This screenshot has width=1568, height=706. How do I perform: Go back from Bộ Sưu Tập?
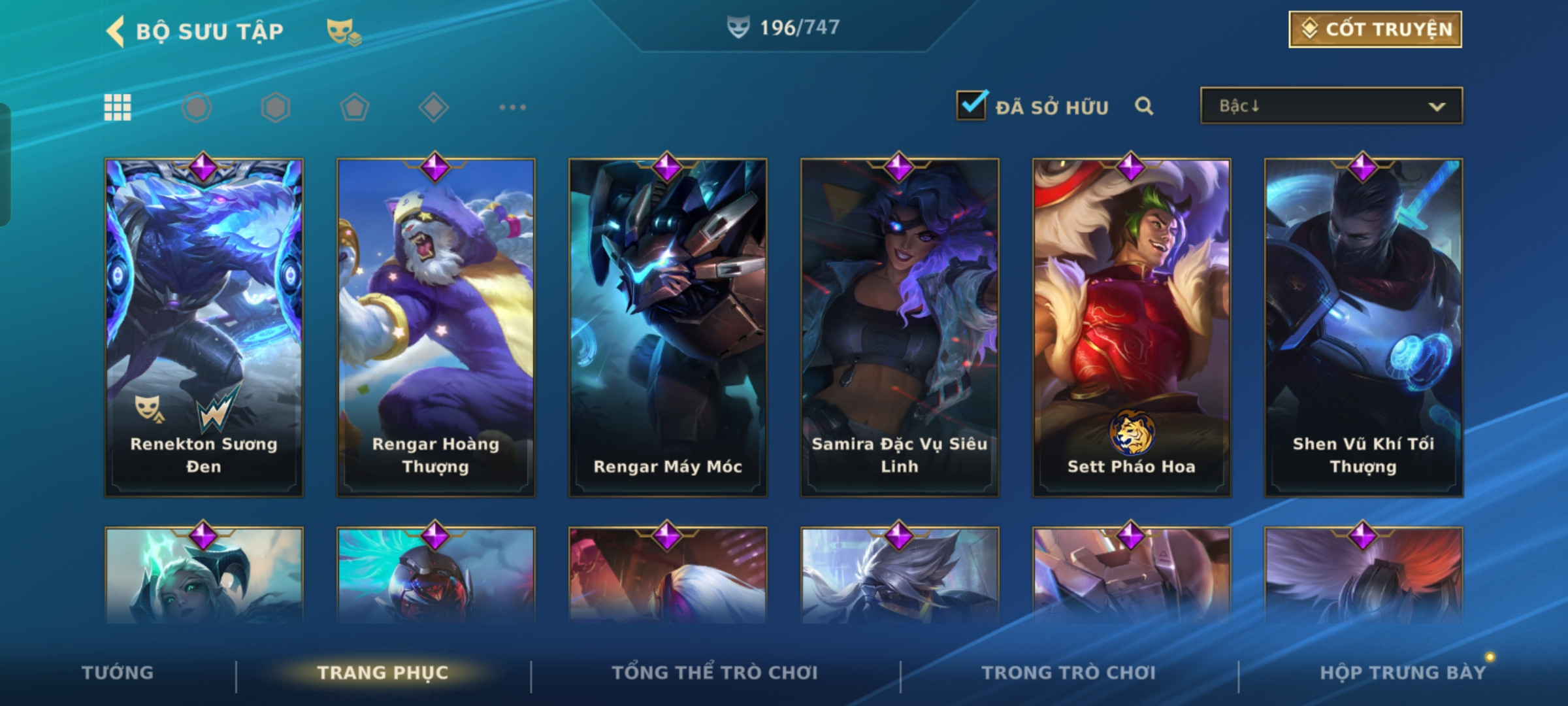116,31
